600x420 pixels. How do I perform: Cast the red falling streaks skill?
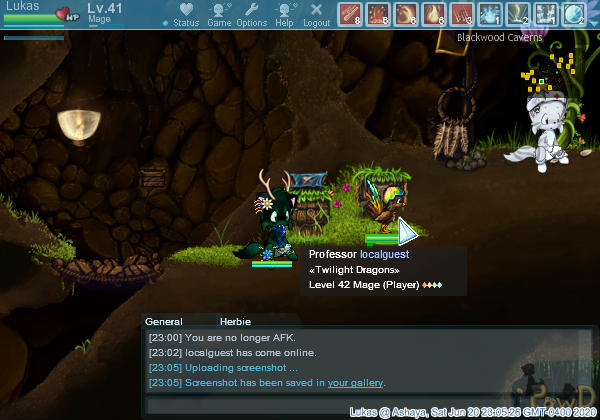[462, 14]
